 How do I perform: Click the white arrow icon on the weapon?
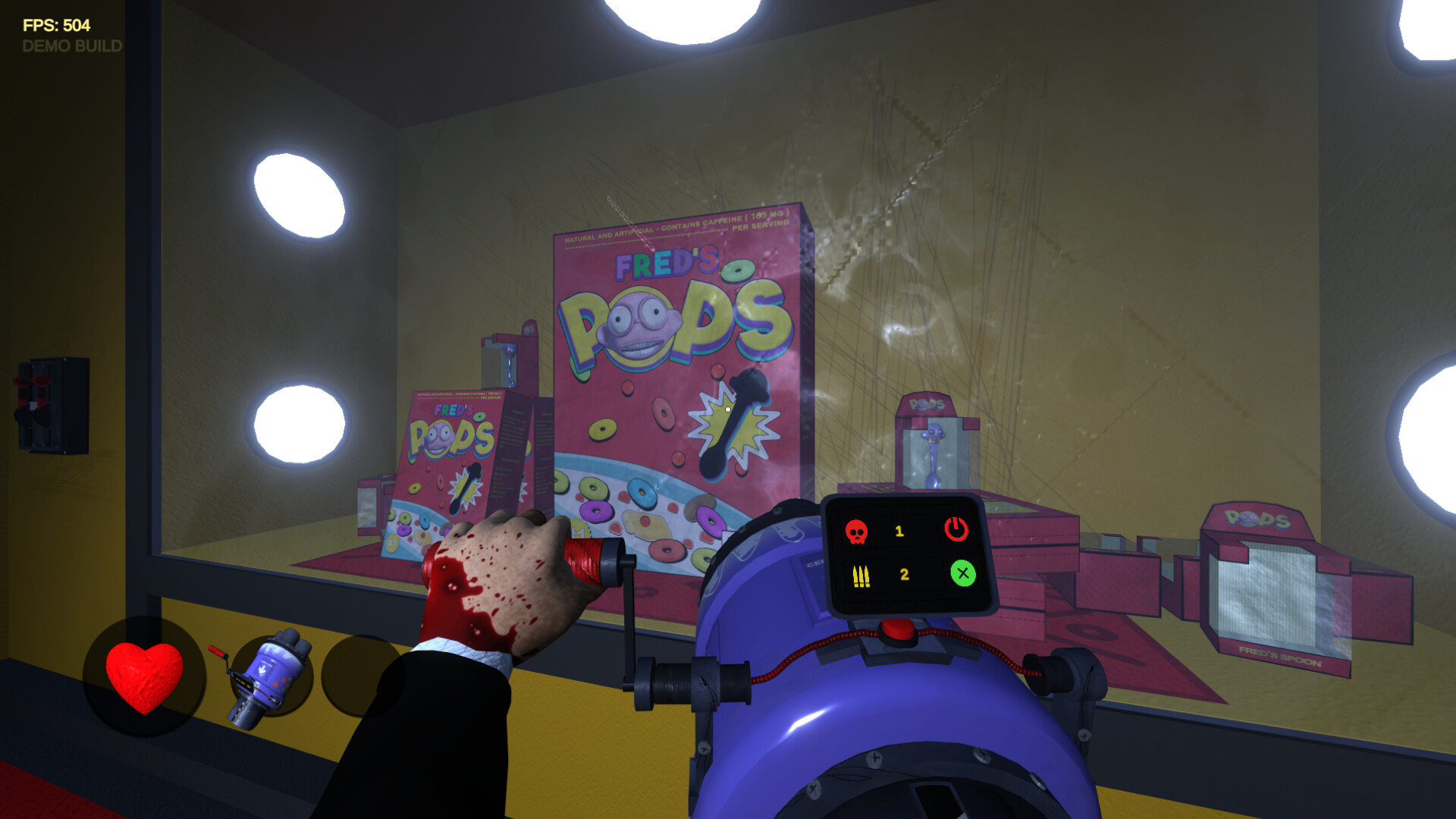263,667
